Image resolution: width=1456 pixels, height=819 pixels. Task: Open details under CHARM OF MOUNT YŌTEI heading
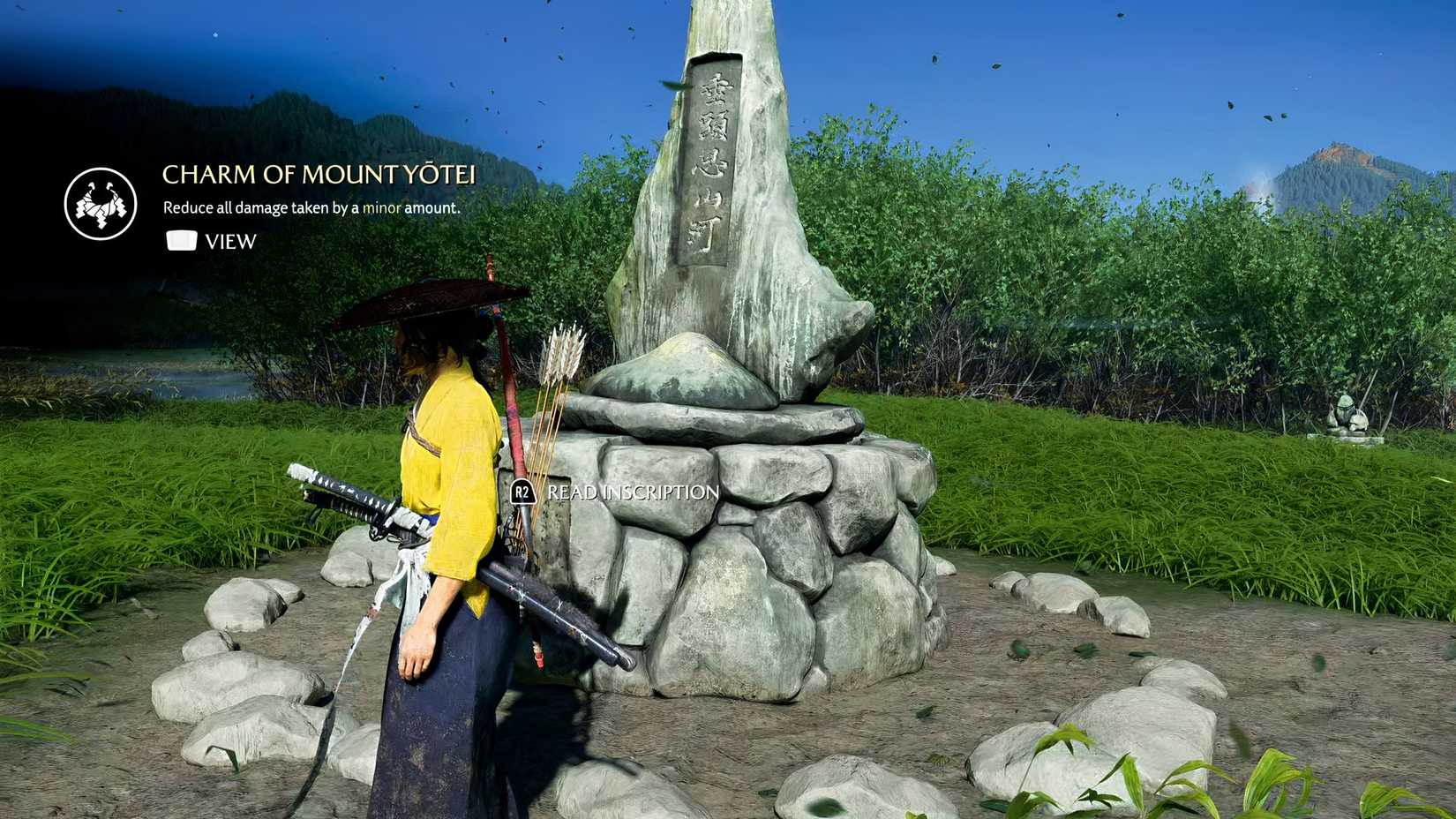point(310,208)
